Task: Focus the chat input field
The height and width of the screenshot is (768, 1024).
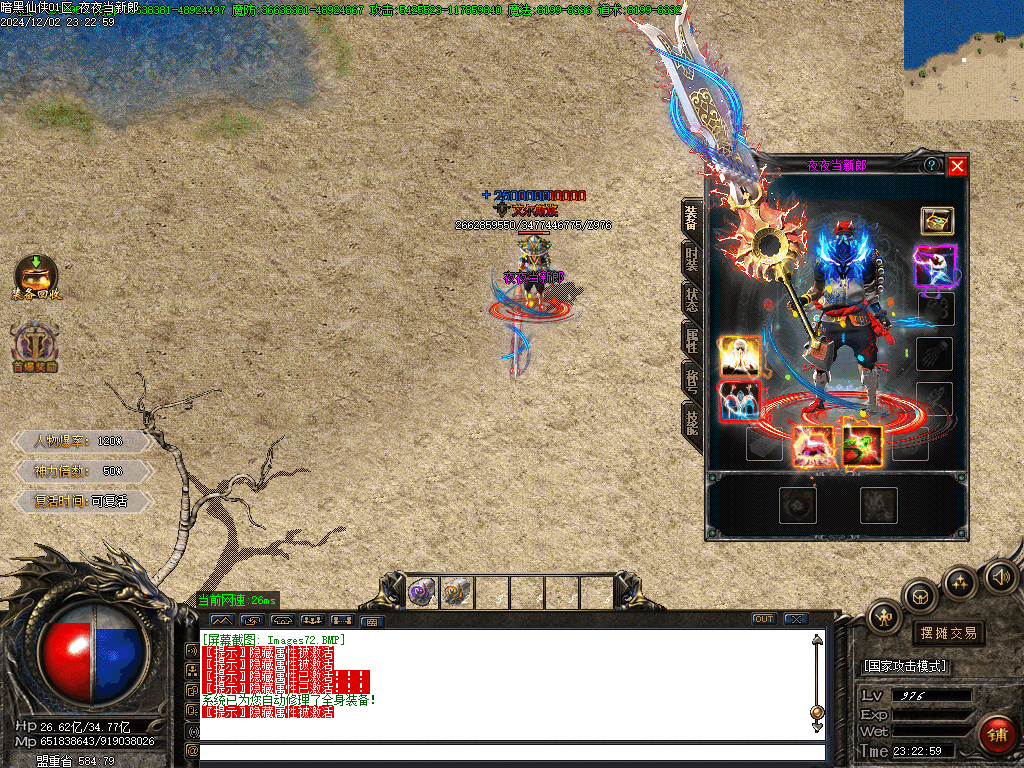Action: coord(510,752)
